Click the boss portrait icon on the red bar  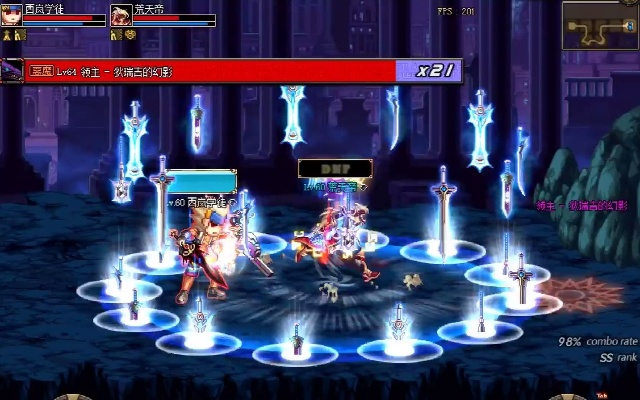[13, 70]
